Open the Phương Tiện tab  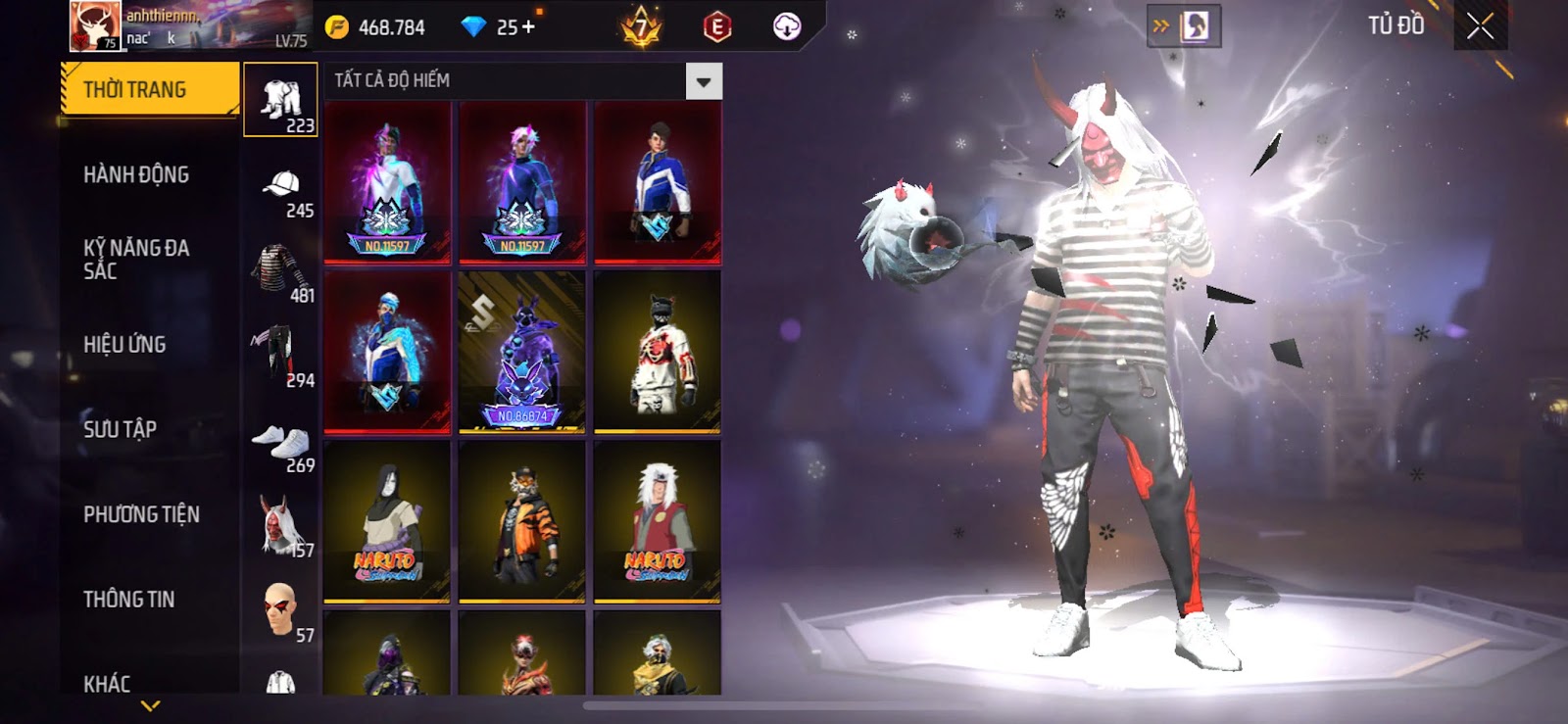click(x=141, y=514)
